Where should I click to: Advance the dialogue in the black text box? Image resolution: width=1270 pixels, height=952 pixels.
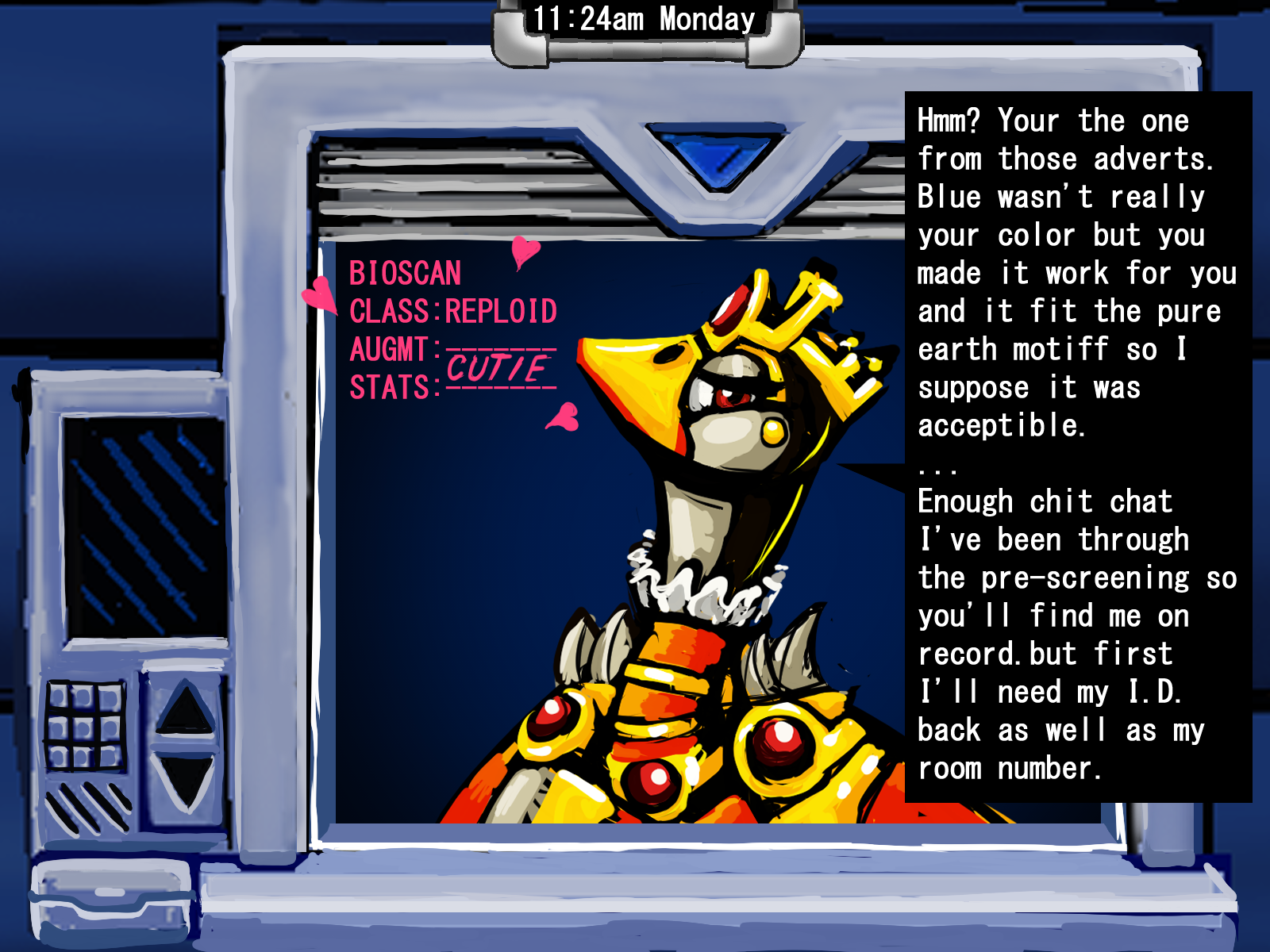click(x=1077, y=445)
